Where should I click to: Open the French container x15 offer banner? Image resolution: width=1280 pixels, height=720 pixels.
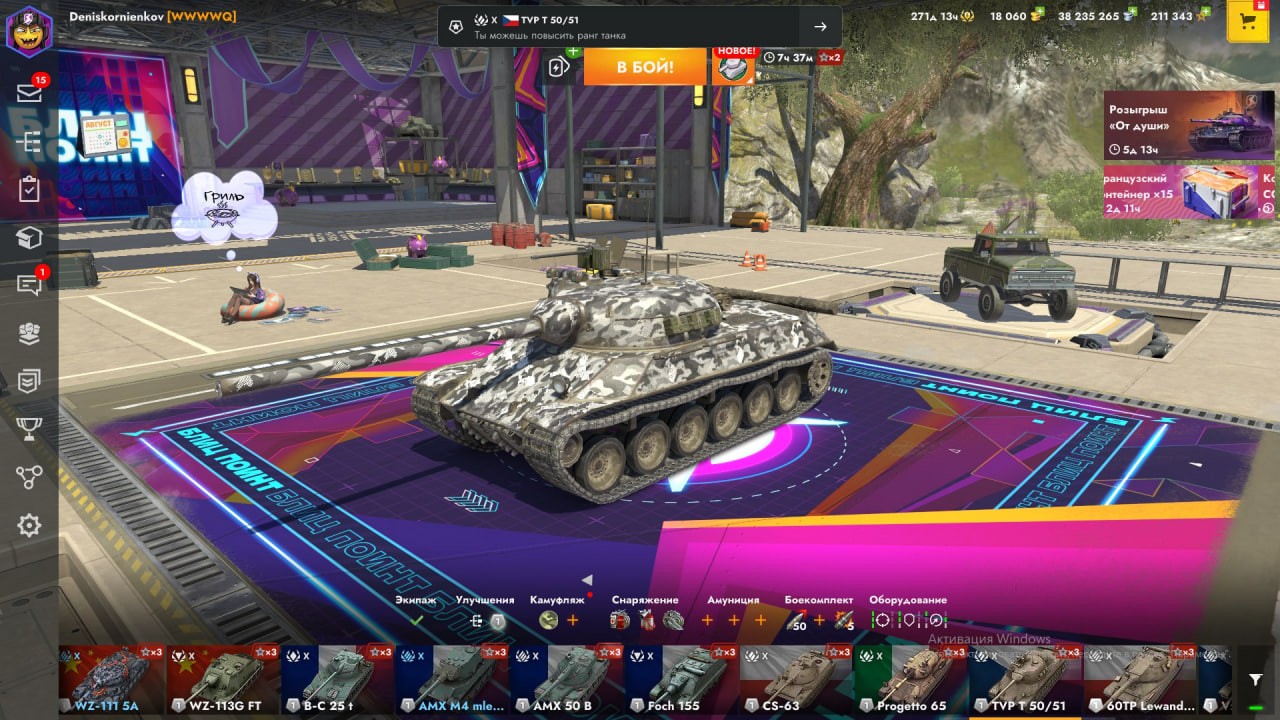coord(1189,192)
